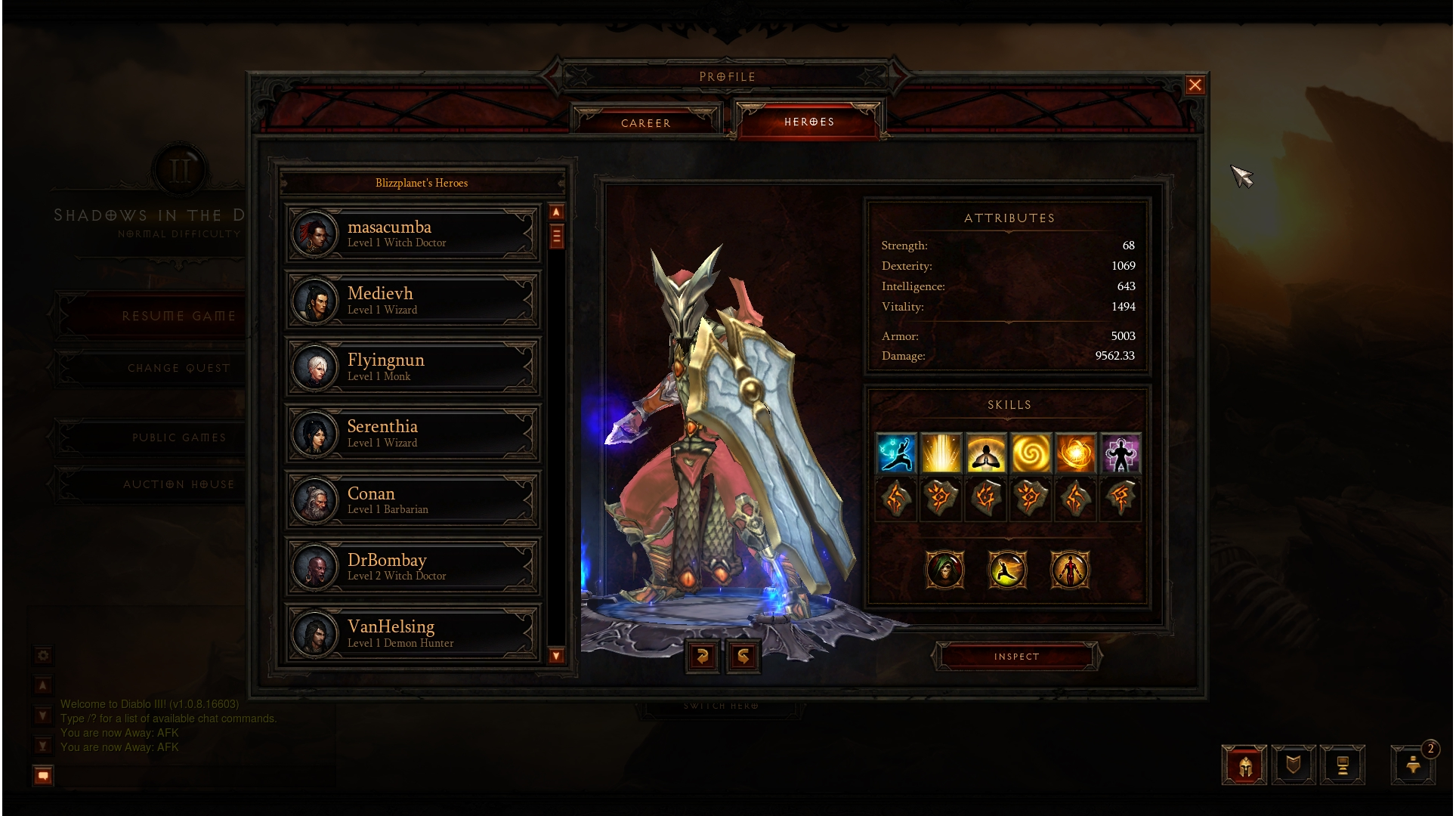
Task: Open the helmet icon in bottom bar
Action: [1244, 765]
